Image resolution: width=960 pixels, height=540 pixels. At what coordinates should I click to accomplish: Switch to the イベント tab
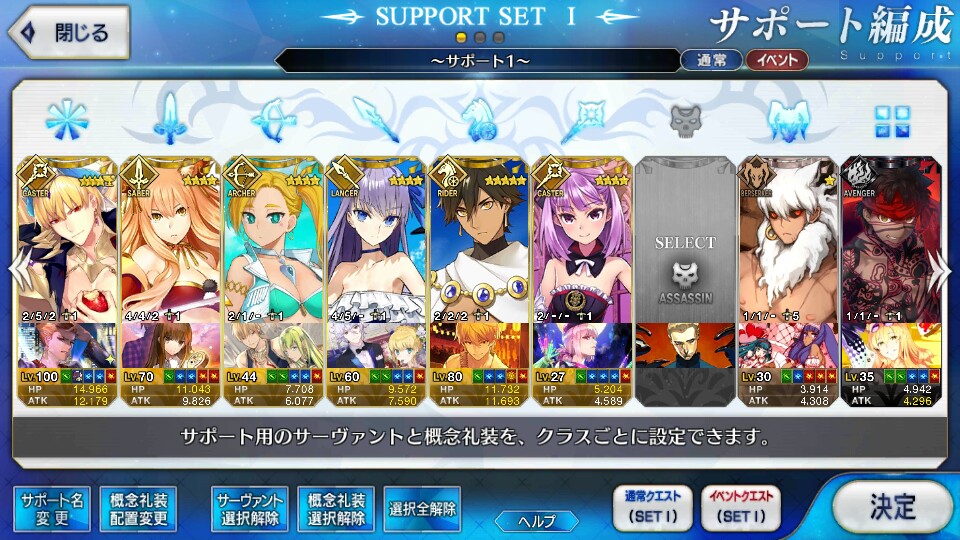pos(777,60)
